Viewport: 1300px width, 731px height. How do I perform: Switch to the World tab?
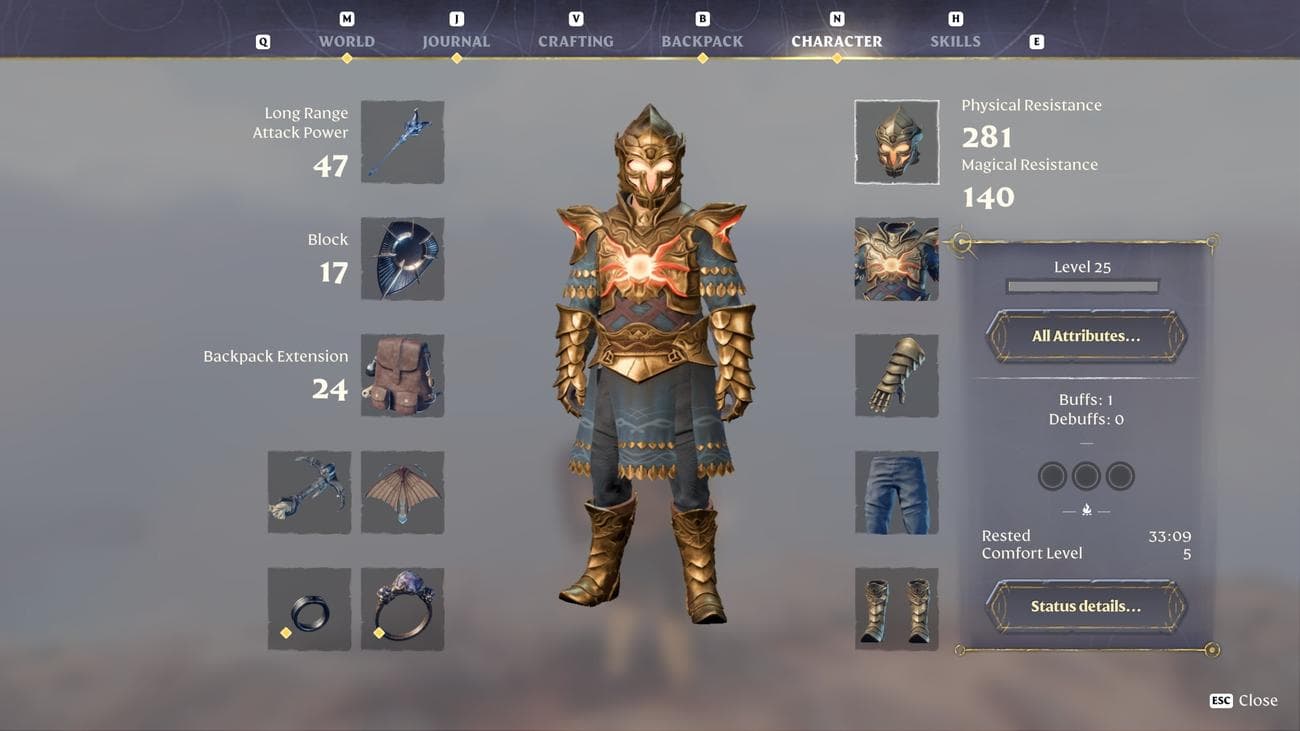click(346, 42)
